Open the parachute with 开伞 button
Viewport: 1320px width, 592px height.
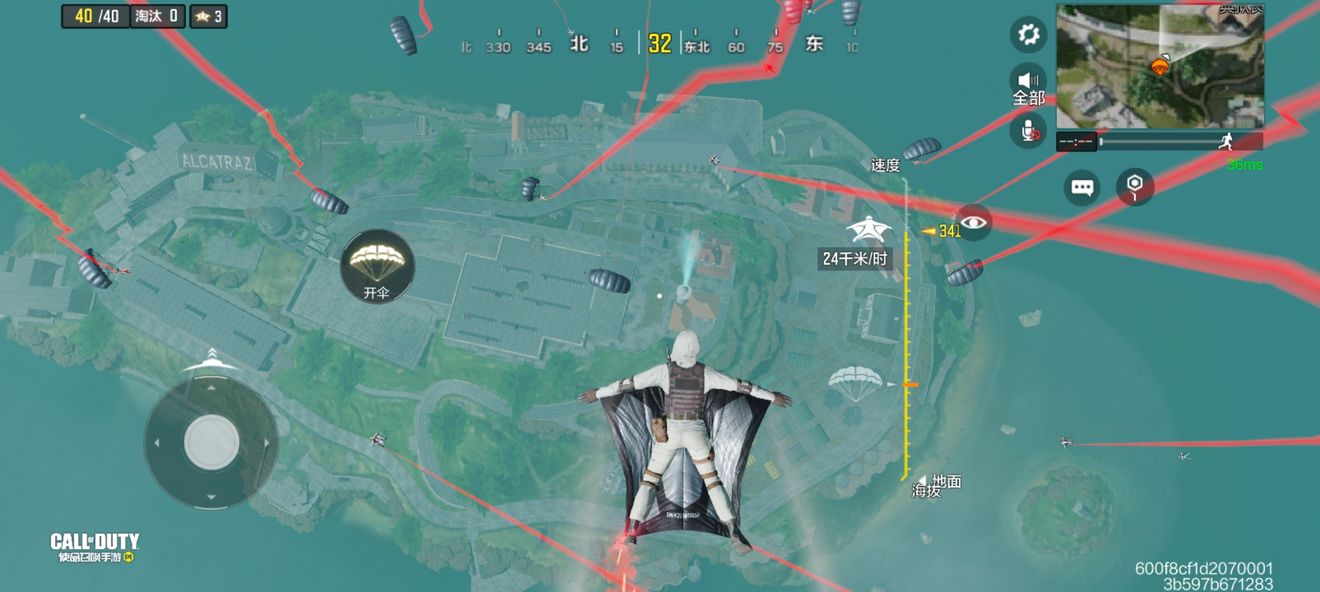point(377,265)
